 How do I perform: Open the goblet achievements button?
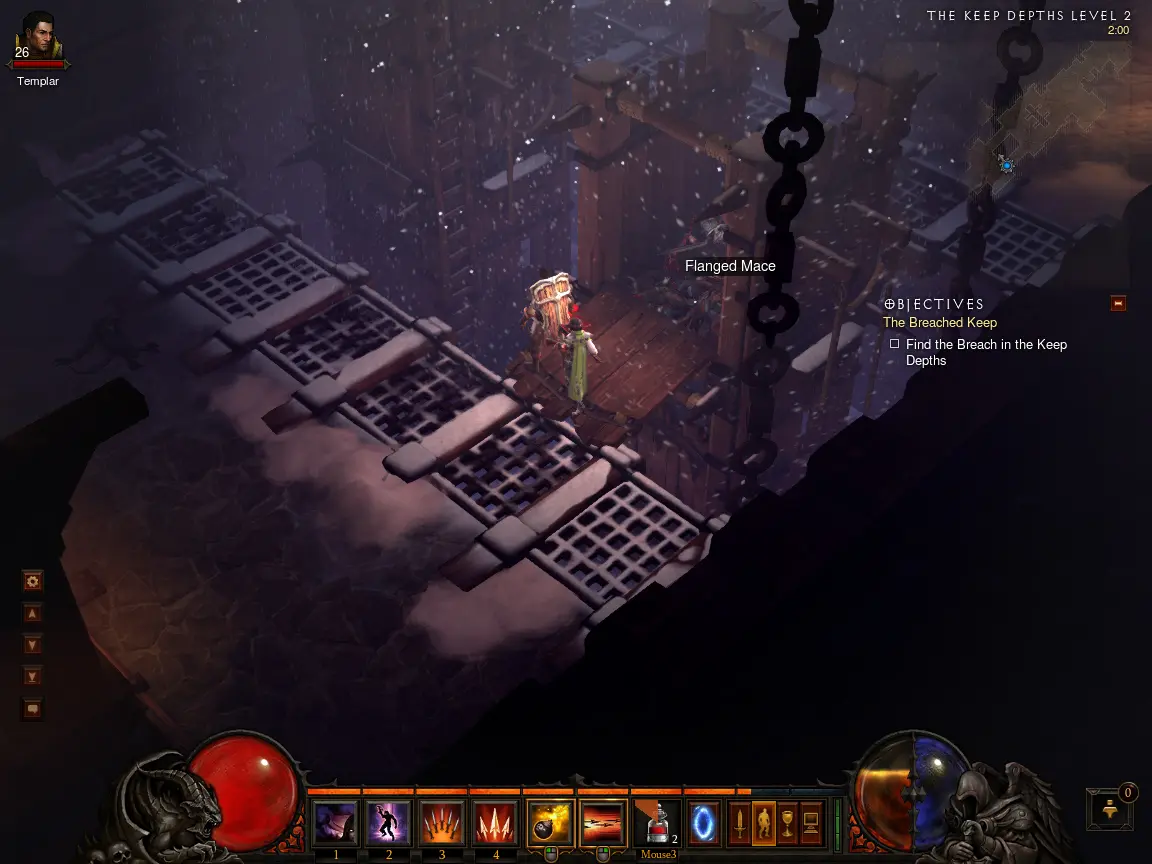click(787, 823)
